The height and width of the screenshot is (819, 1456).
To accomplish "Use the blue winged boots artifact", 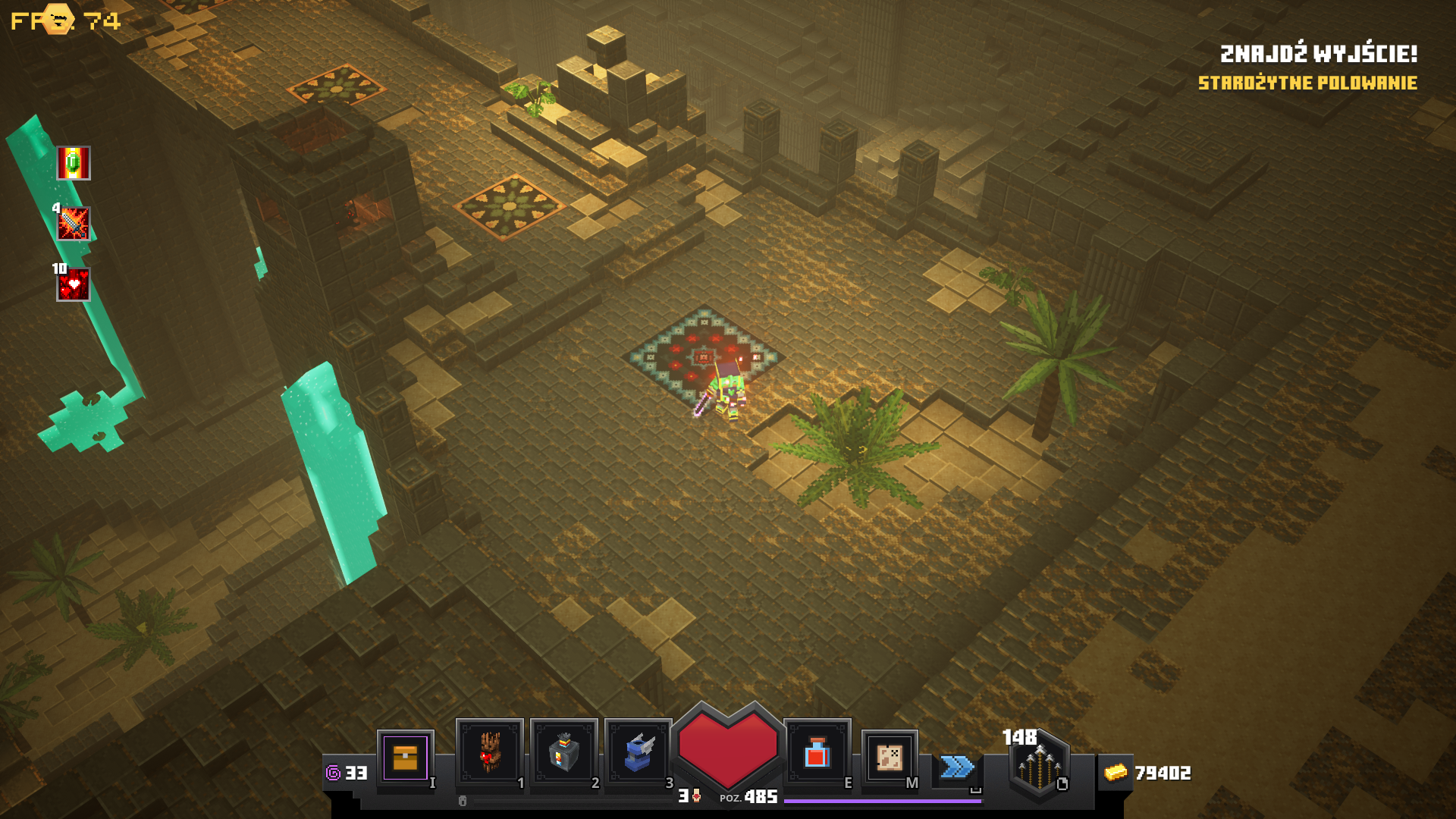I will 638,752.
